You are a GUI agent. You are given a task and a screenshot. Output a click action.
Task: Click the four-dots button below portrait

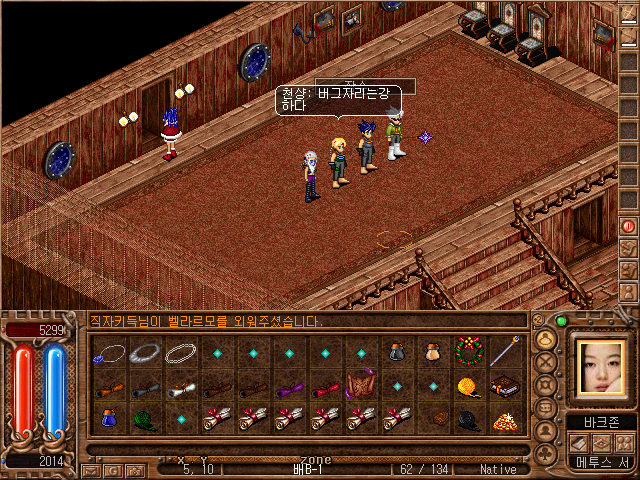625,443
